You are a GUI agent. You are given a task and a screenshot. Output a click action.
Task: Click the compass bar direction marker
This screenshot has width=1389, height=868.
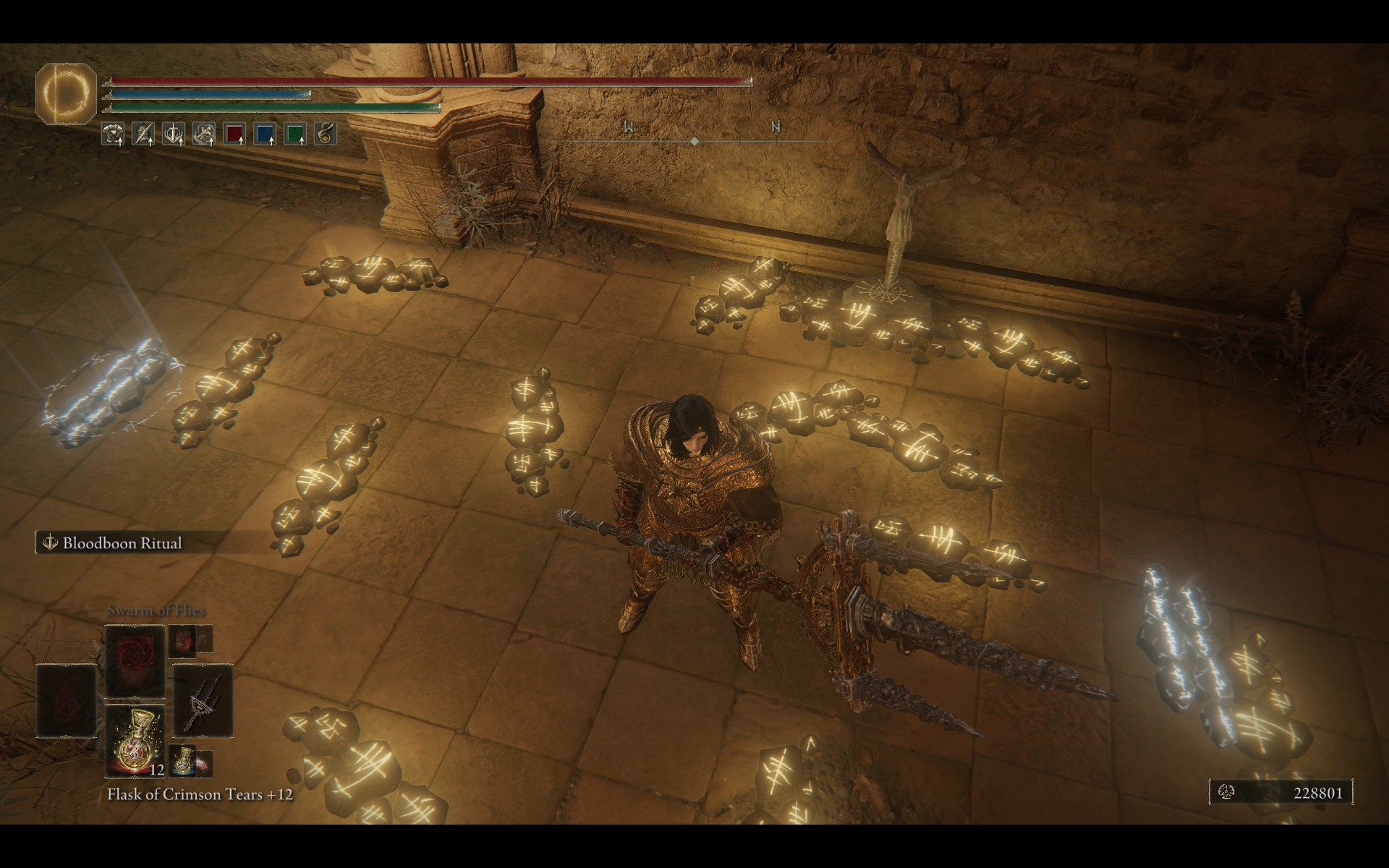click(x=694, y=142)
